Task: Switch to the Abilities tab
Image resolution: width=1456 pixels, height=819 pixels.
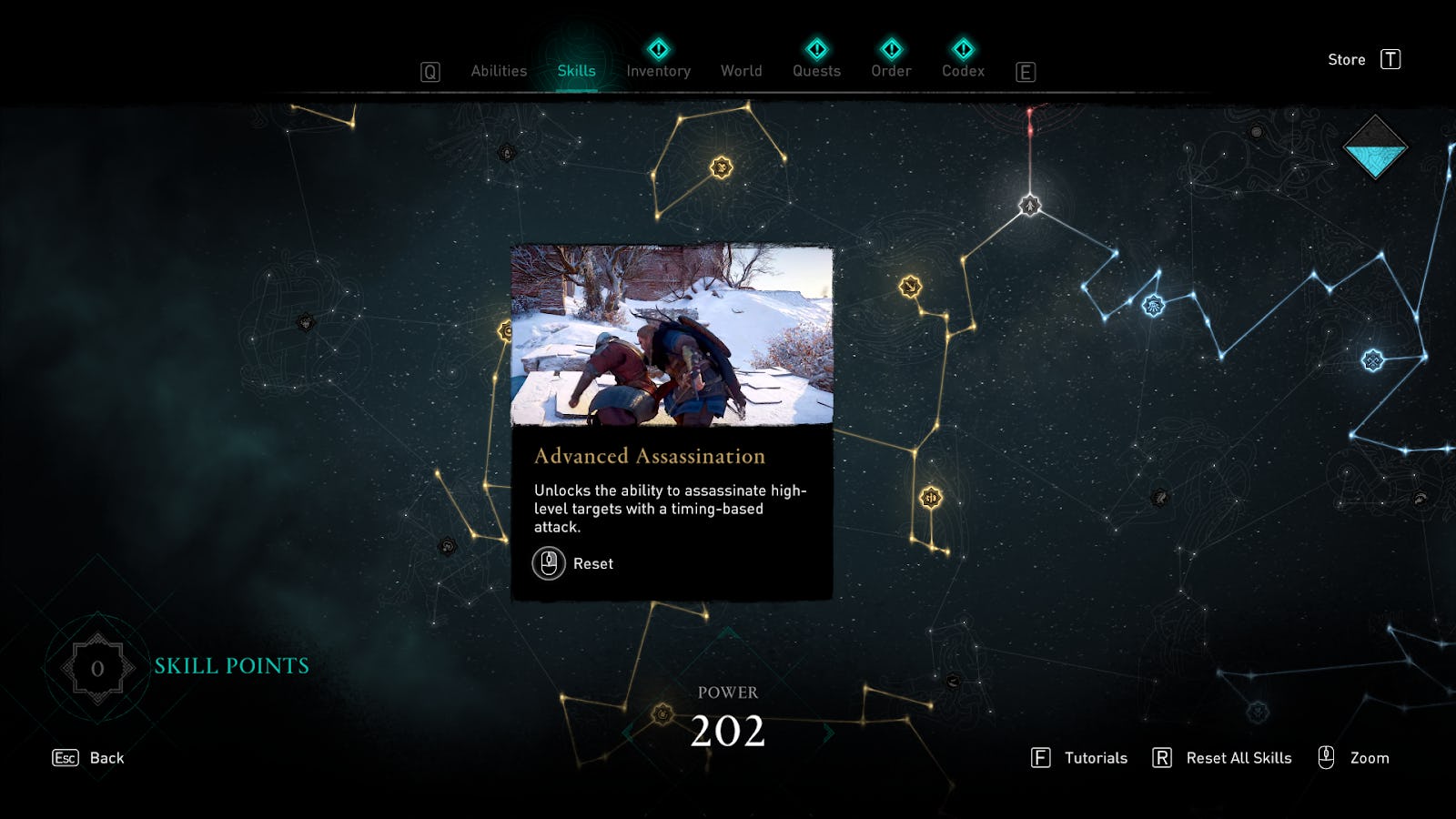Action: [499, 70]
